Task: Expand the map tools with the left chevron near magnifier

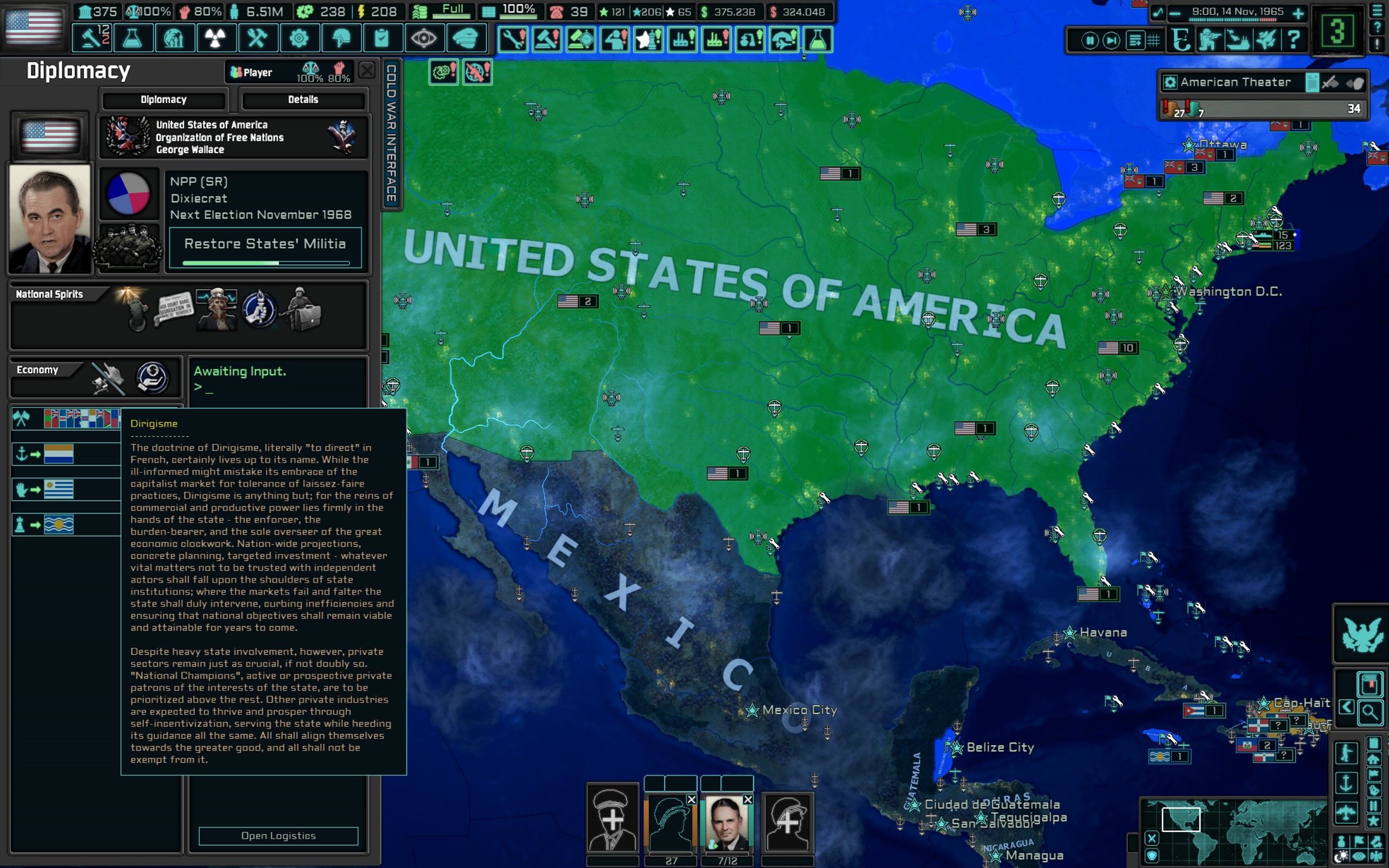Action: point(1347,707)
